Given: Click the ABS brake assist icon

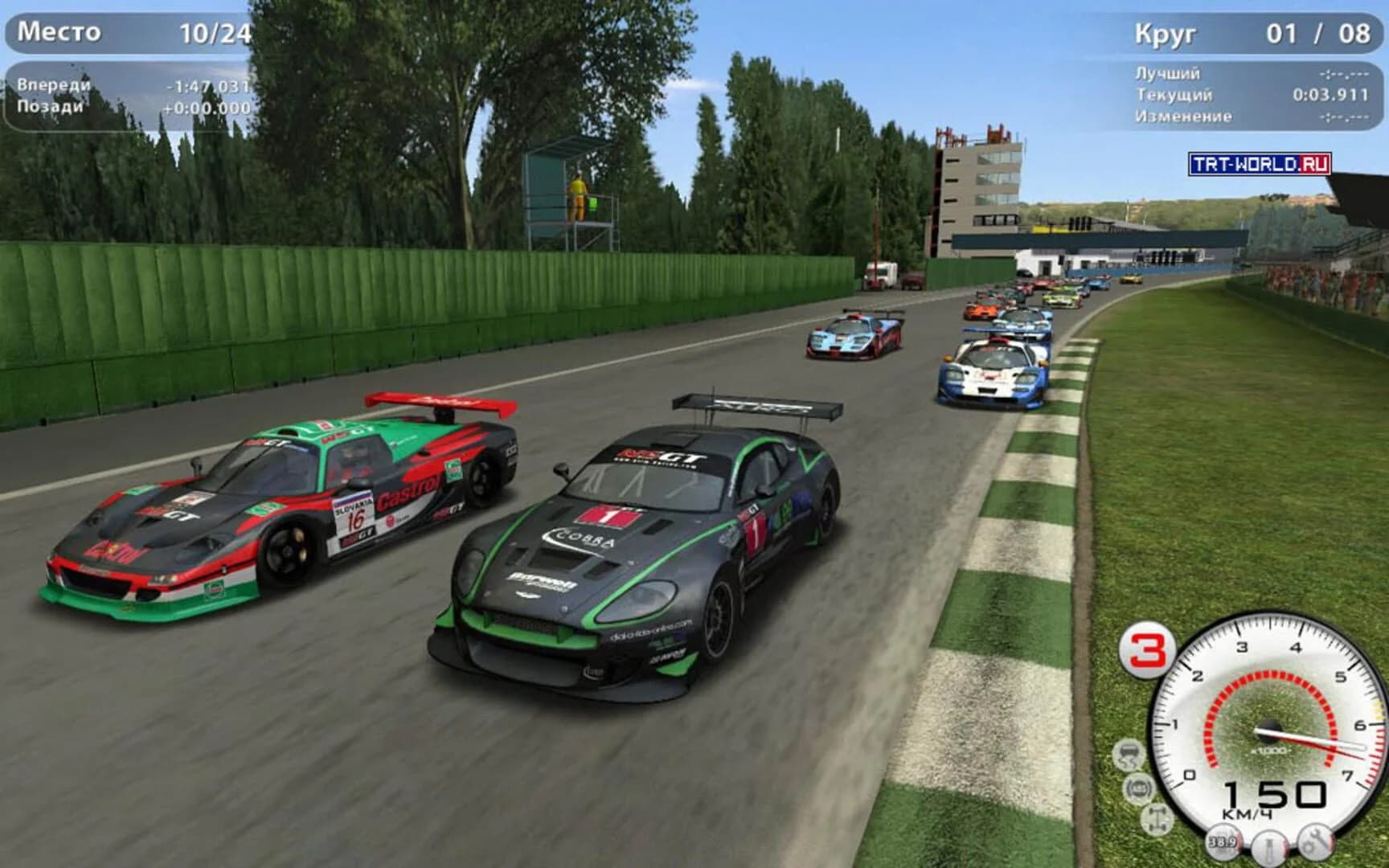Looking at the screenshot, I should tap(1139, 788).
